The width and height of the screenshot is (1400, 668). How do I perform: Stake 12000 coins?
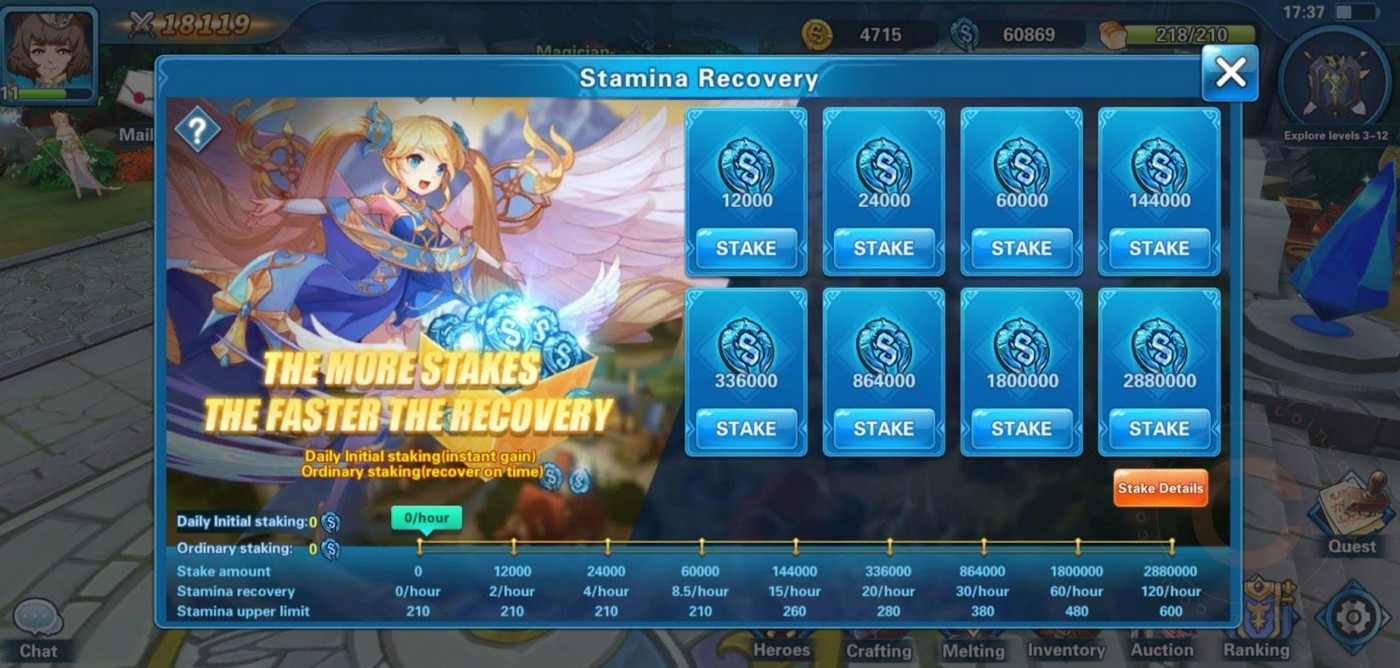coord(746,248)
